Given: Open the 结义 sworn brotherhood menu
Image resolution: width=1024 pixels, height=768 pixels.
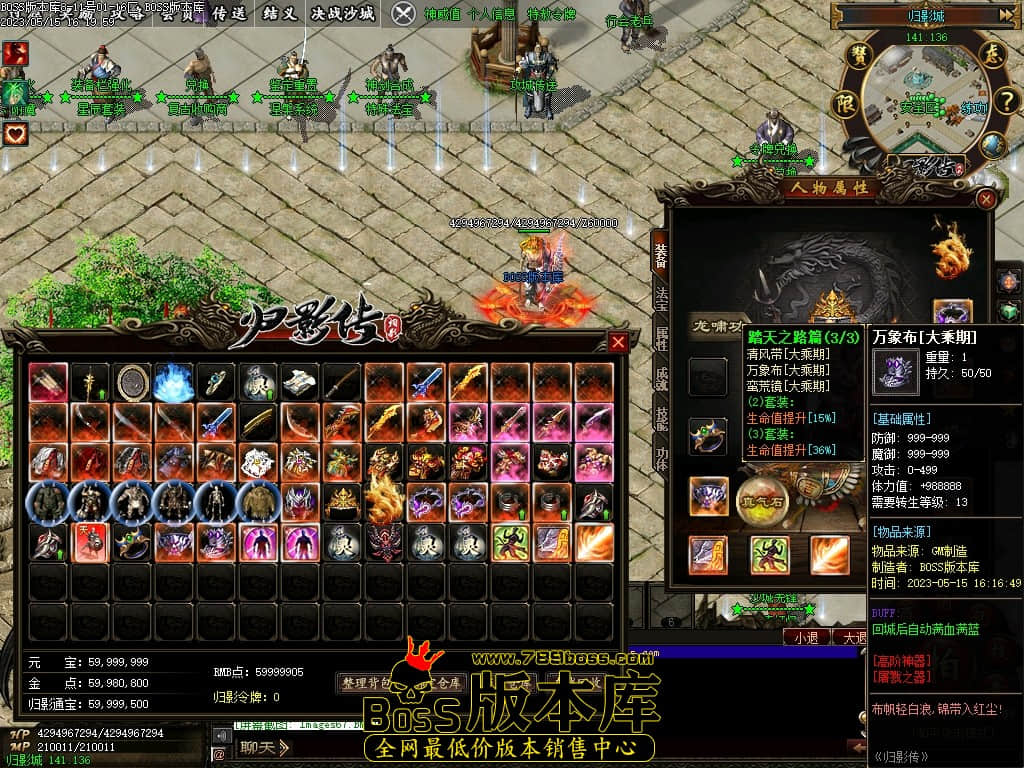Looking at the screenshot, I should (x=280, y=13).
